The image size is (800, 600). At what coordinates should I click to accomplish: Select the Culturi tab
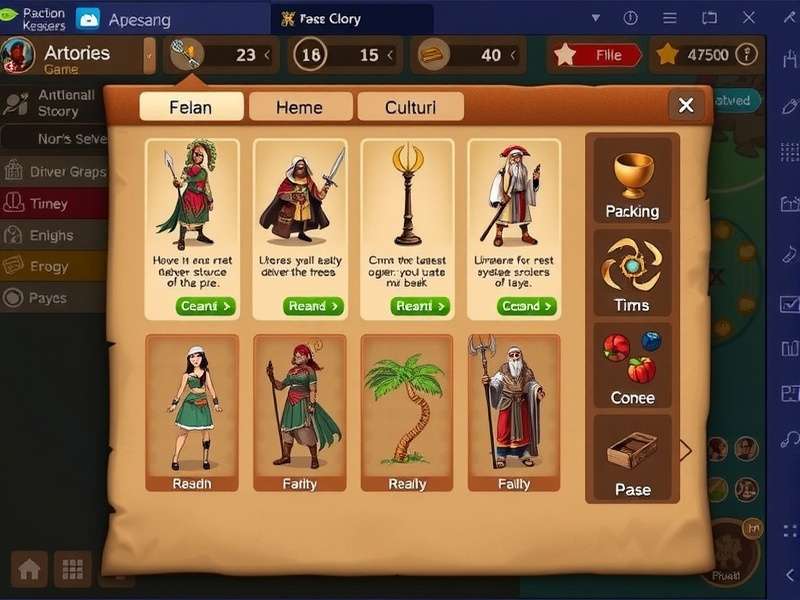(410, 107)
